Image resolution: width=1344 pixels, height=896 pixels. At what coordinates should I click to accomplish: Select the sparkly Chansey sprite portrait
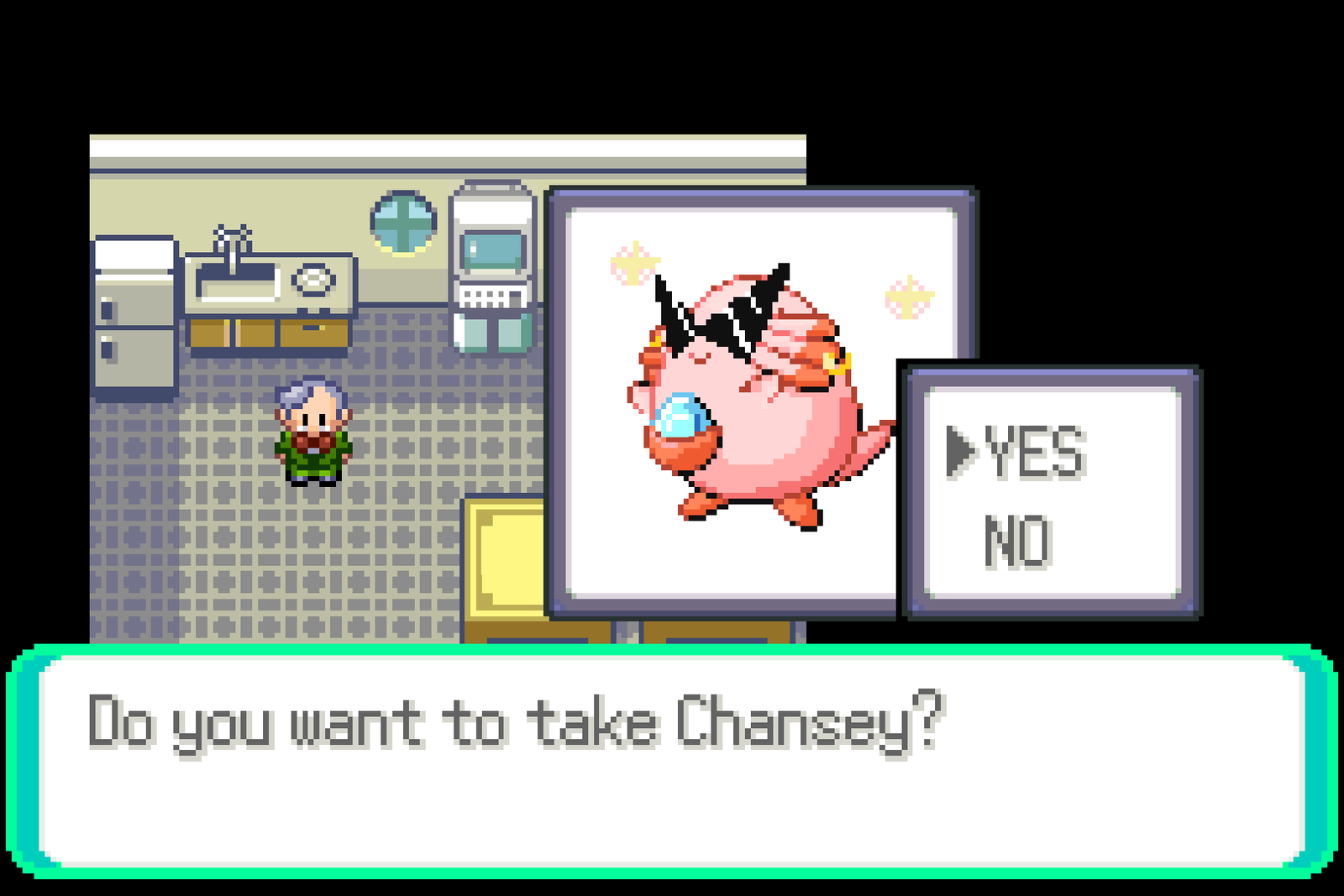tap(748, 395)
